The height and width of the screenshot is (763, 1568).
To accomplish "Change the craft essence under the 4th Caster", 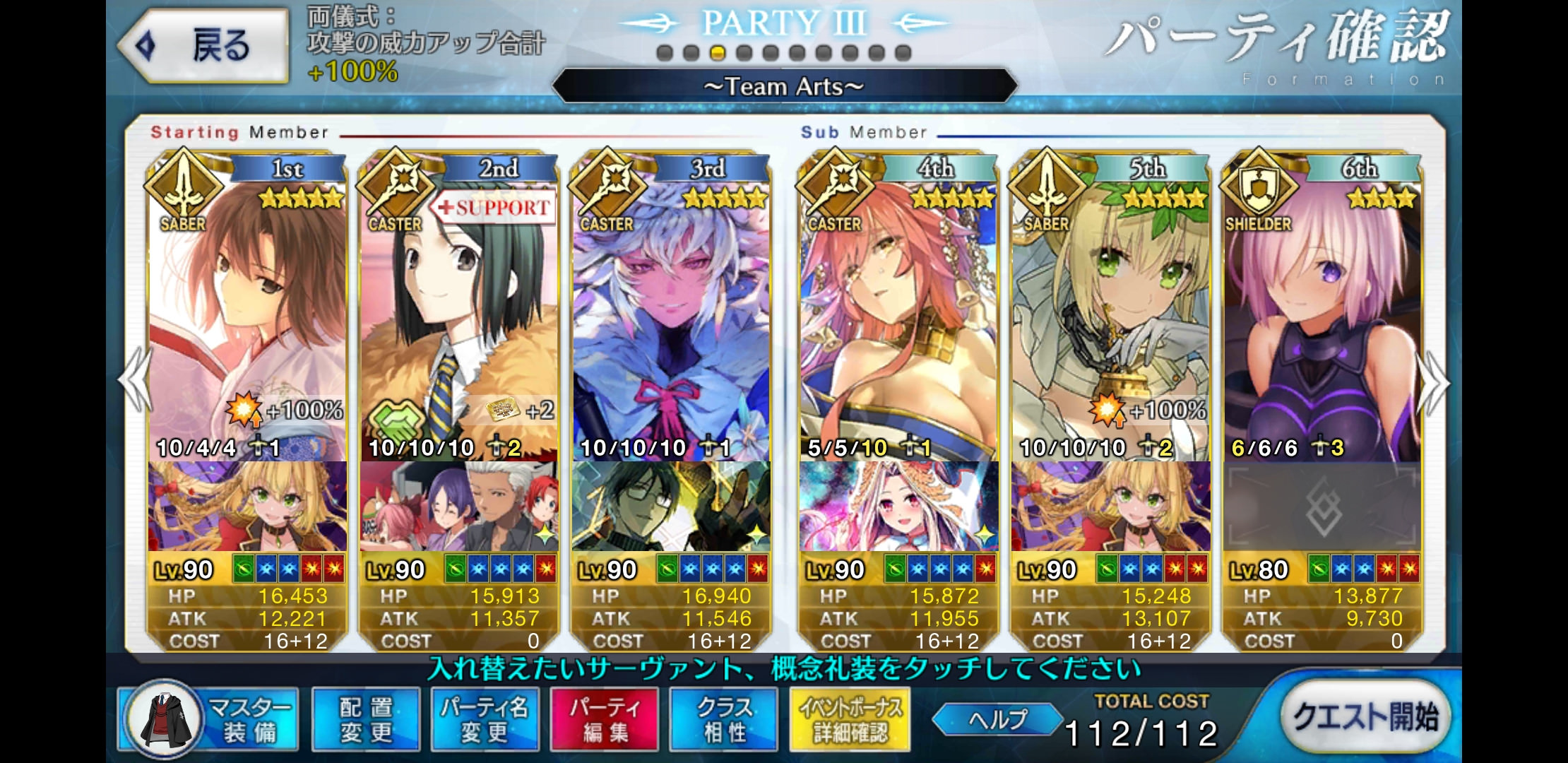I will [x=898, y=507].
